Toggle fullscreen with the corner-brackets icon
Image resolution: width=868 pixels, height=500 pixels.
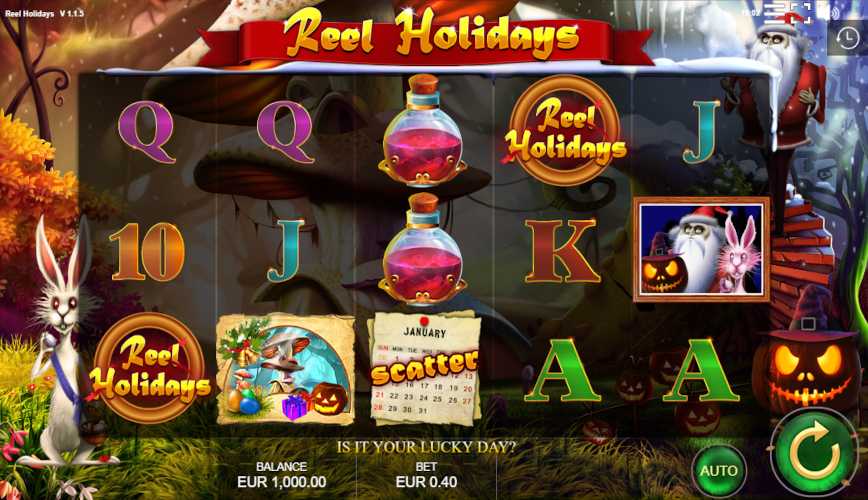[799, 12]
